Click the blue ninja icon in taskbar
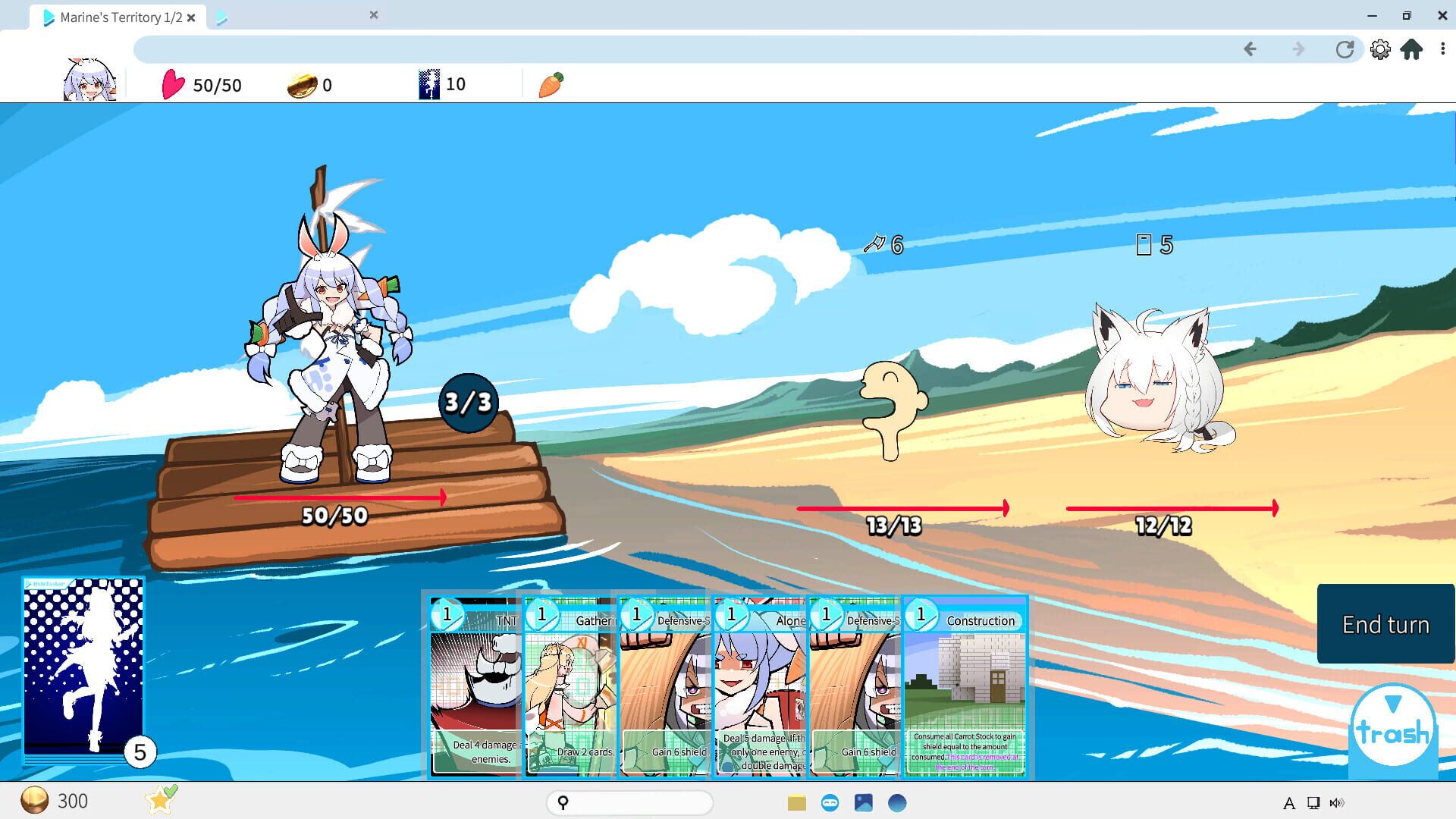Image resolution: width=1456 pixels, height=819 pixels. (830, 802)
